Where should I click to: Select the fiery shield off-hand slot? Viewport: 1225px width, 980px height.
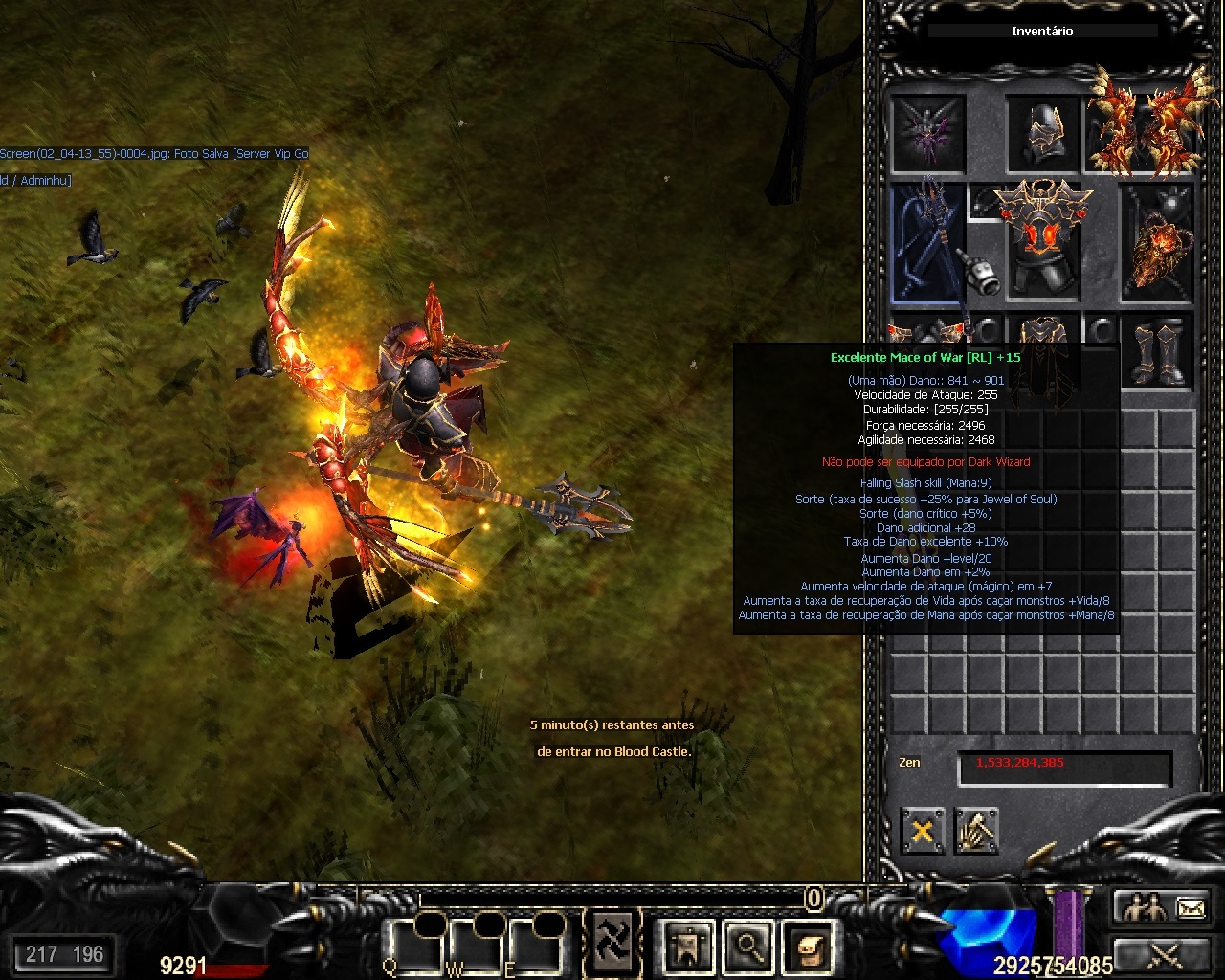tap(1157, 242)
